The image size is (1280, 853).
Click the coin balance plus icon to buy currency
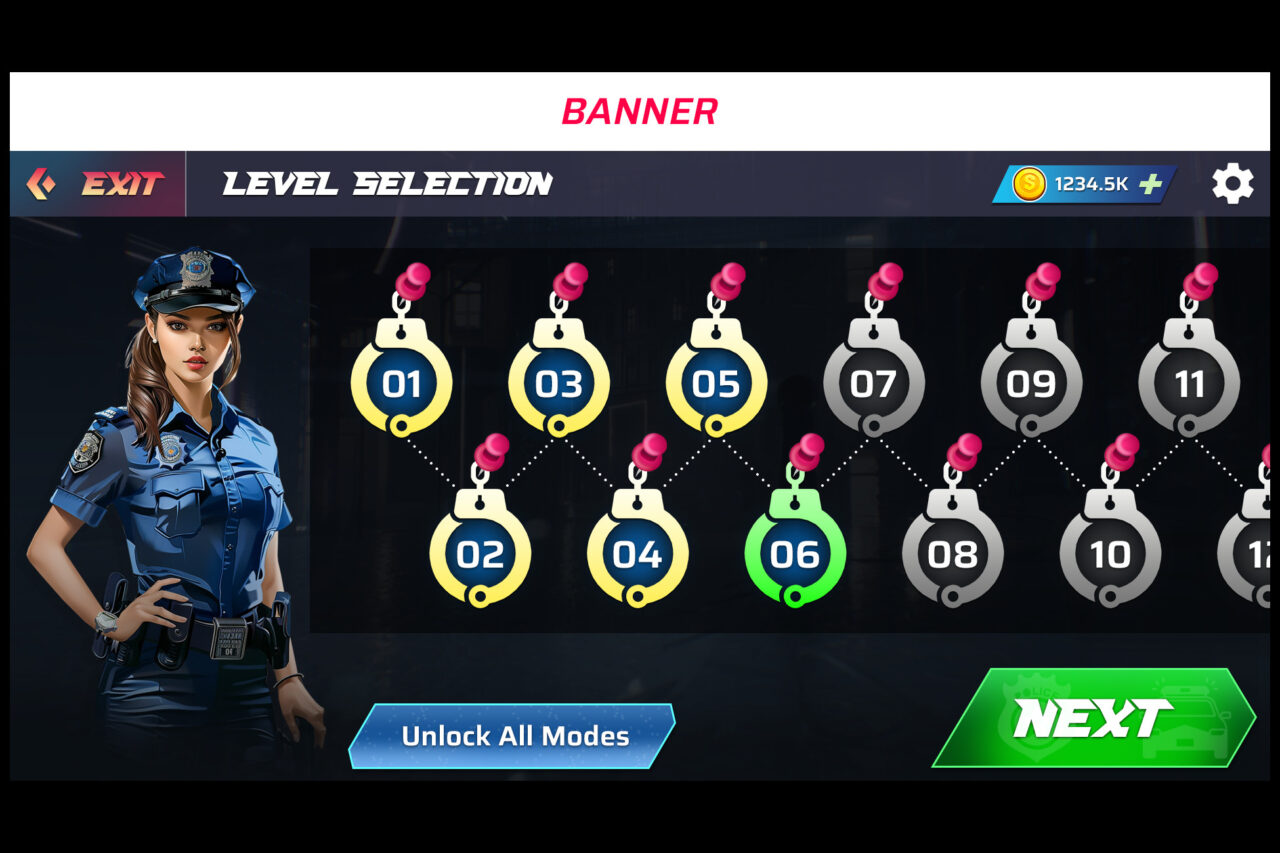[1150, 183]
